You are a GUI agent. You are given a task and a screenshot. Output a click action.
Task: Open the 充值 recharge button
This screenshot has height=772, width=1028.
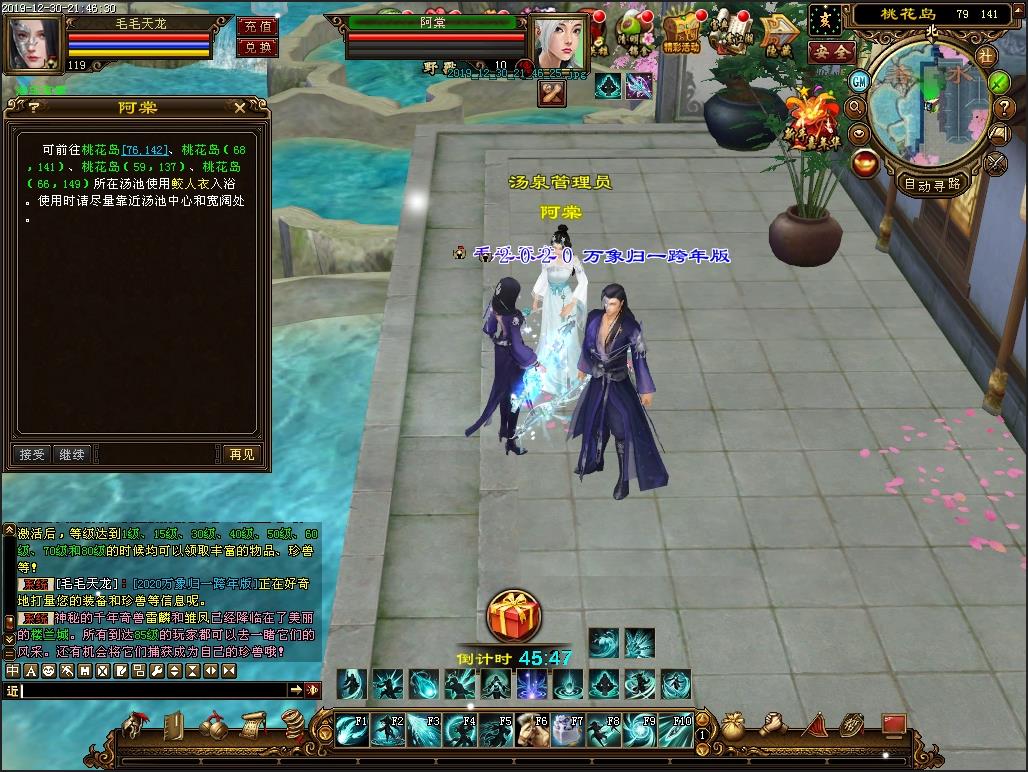pos(257,27)
